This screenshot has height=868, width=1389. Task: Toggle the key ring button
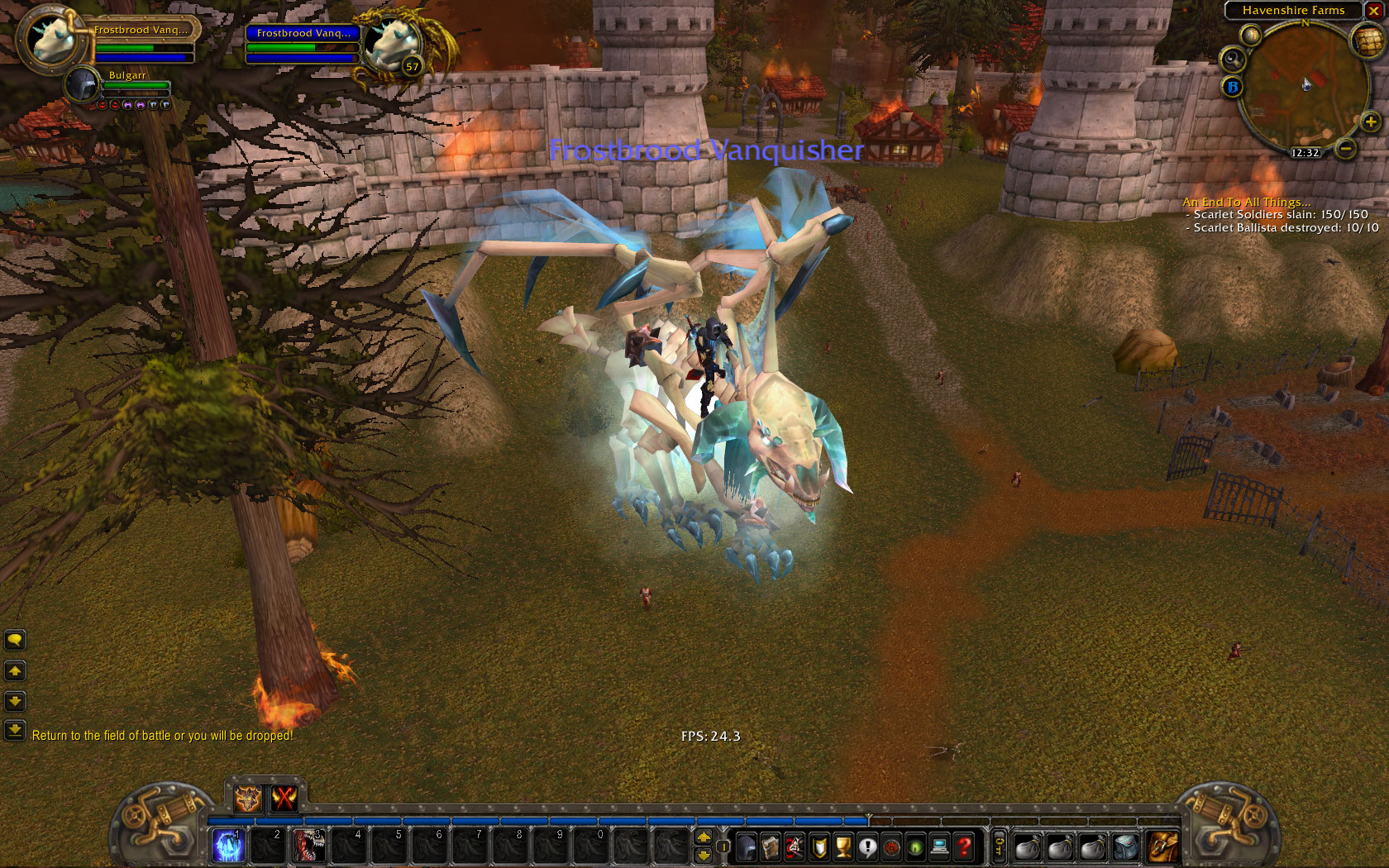[999, 847]
